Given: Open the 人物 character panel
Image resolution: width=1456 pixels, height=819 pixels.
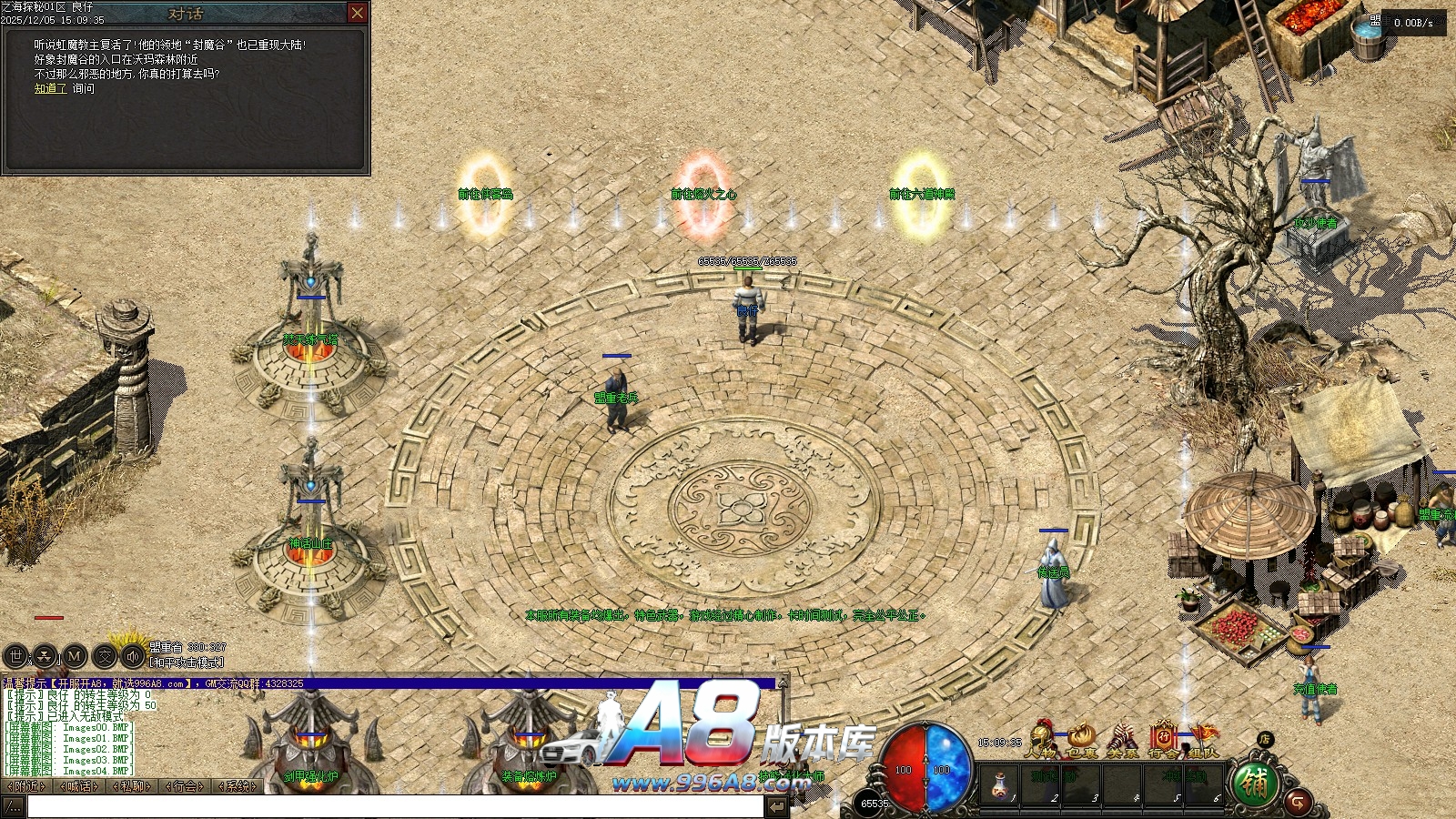Looking at the screenshot, I should click(x=1042, y=739).
